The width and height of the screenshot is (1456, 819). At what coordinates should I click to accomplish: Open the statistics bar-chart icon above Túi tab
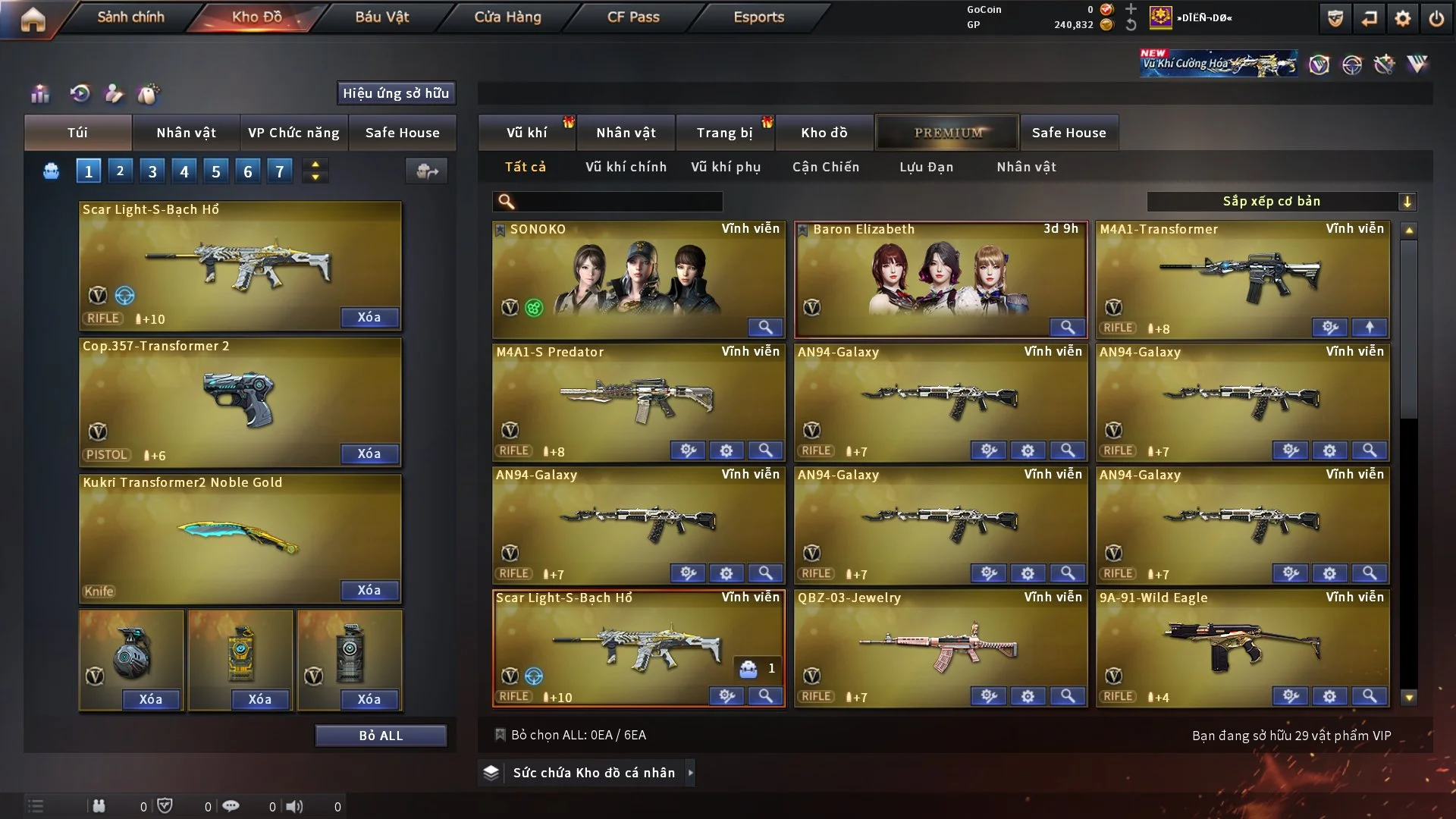click(x=40, y=94)
